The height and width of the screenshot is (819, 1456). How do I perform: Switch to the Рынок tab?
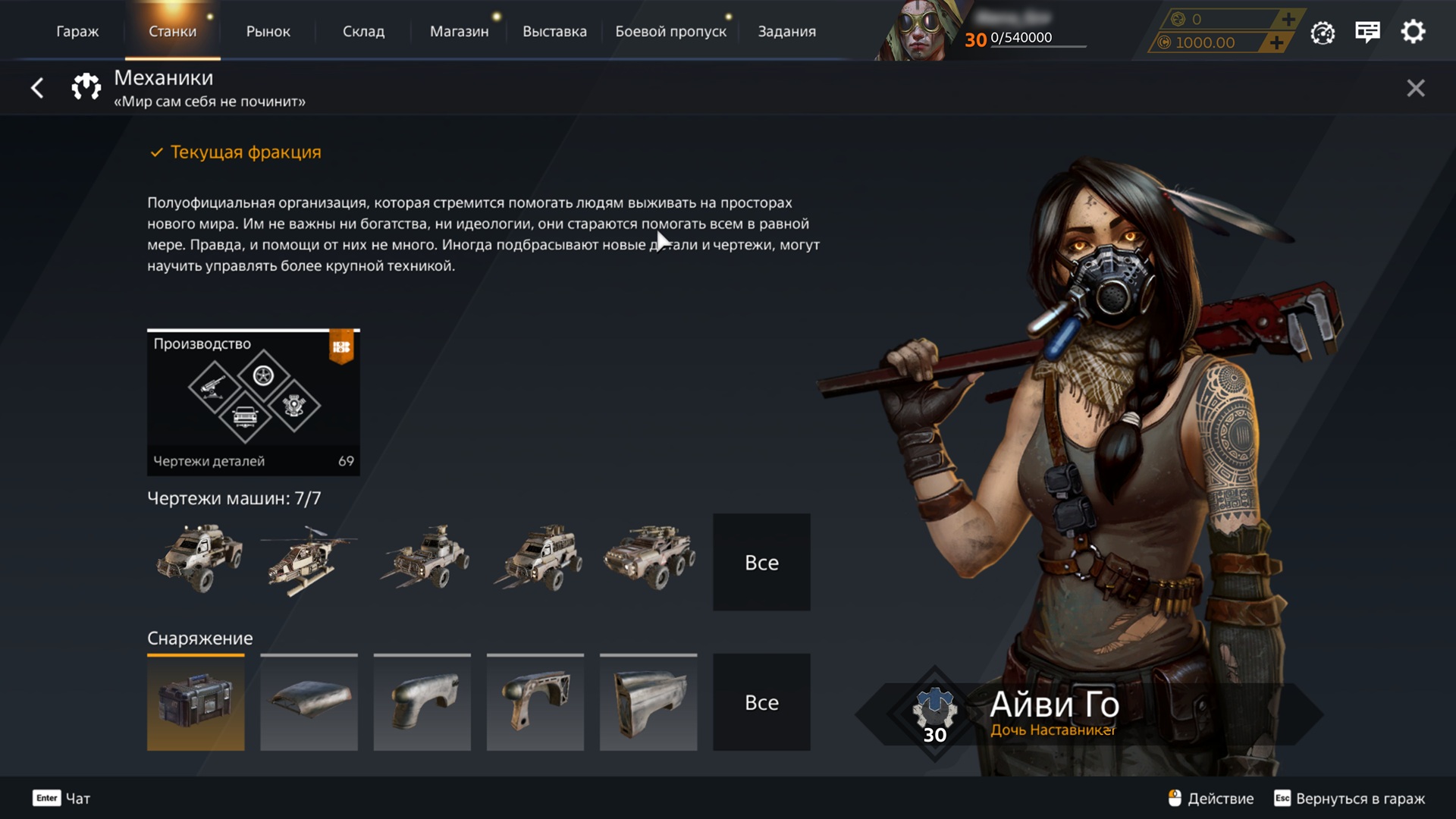tap(268, 31)
